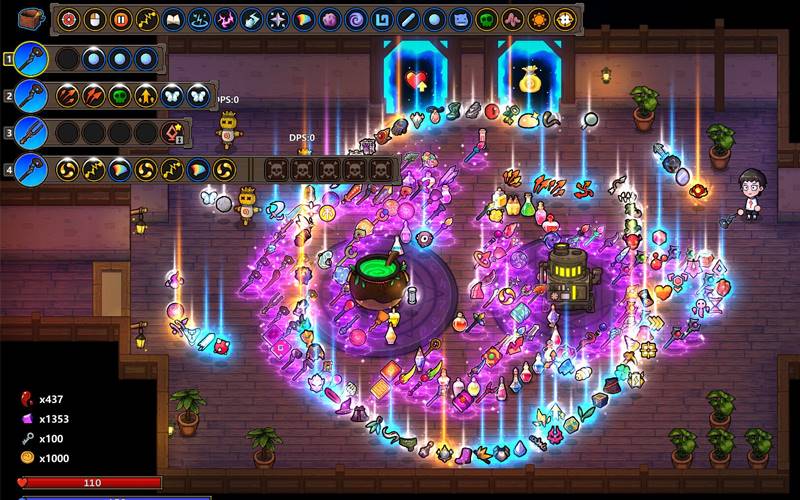
Task: Click the yellow up-arrow spell on wand 2
Action: click(x=146, y=96)
